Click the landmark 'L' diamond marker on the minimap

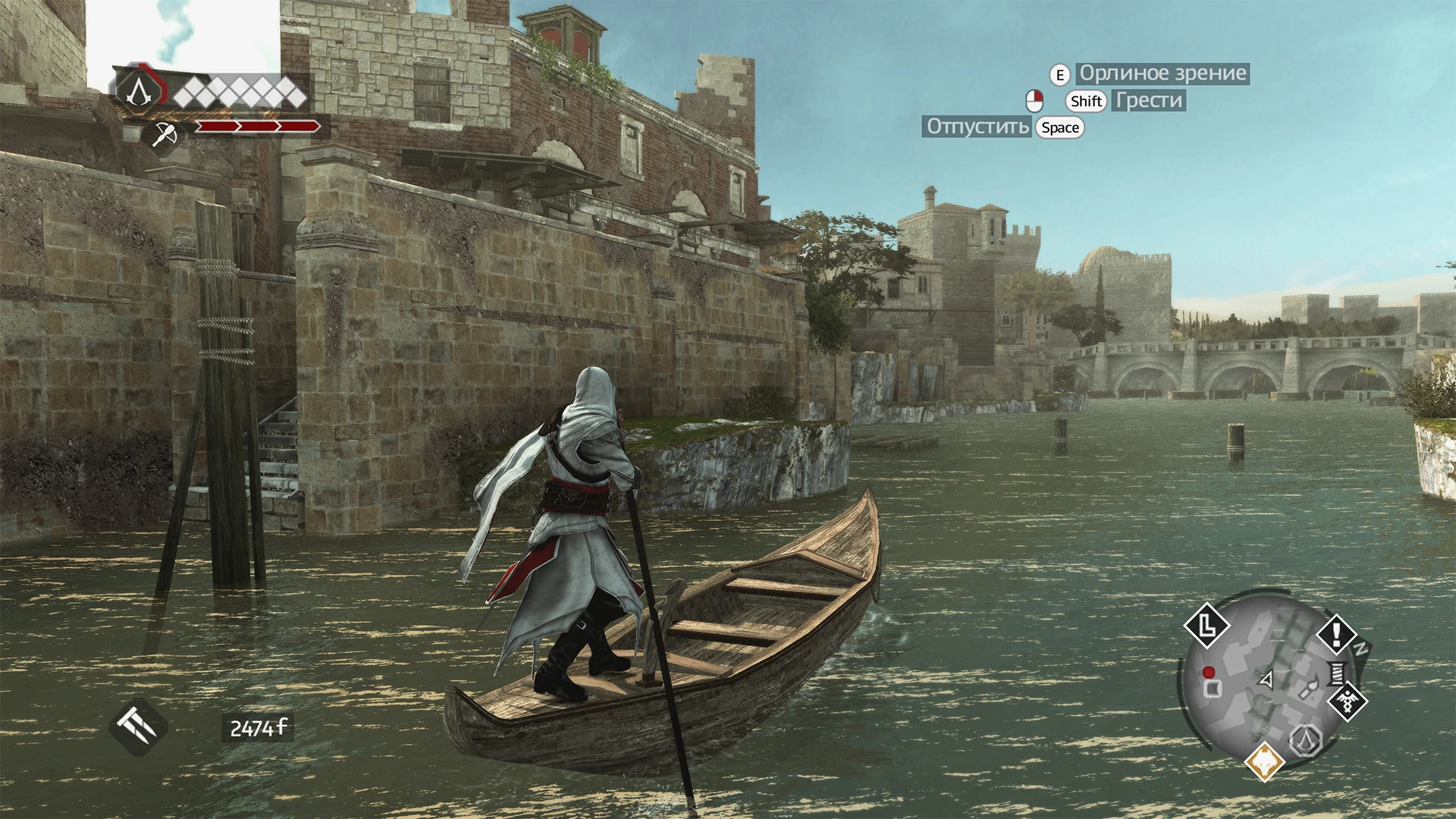click(x=1208, y=625)
